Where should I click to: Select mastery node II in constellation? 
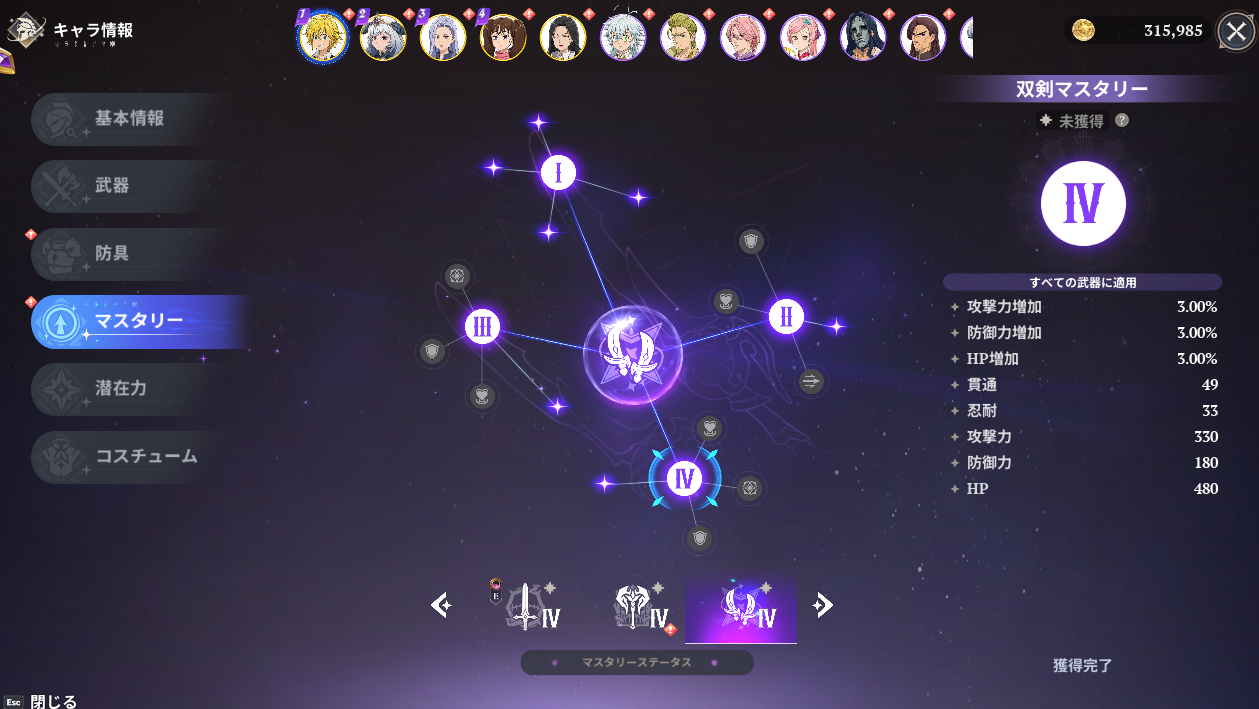(x=787, y=317)
